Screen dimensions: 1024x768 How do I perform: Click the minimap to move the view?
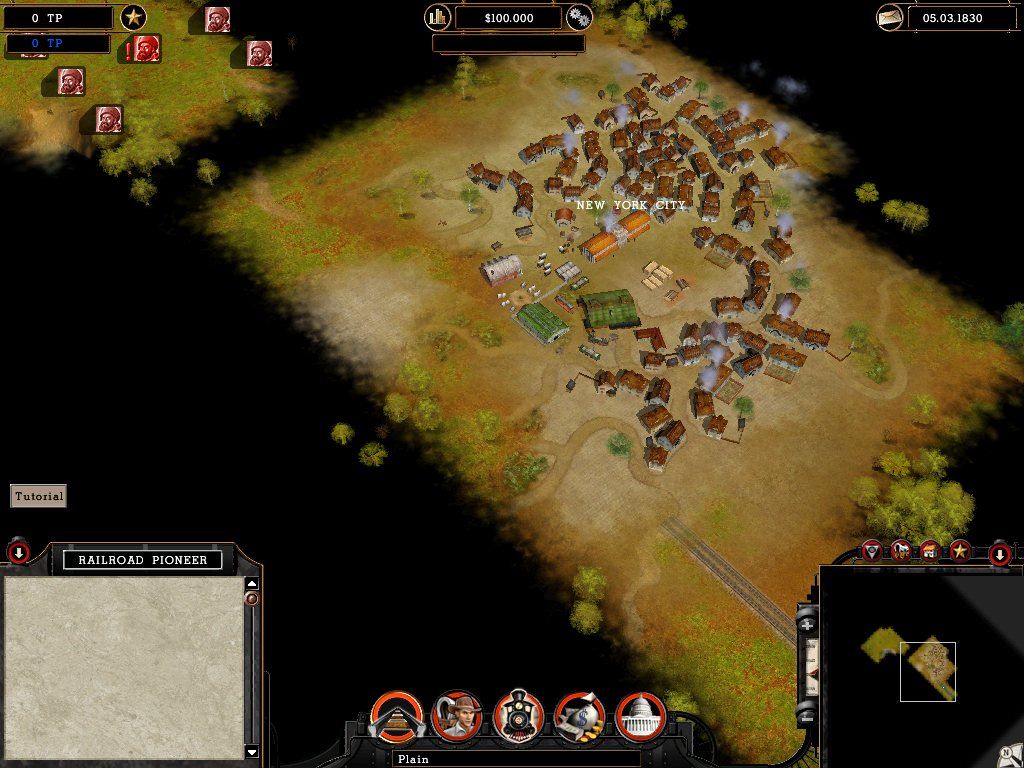tap(926, 670)
